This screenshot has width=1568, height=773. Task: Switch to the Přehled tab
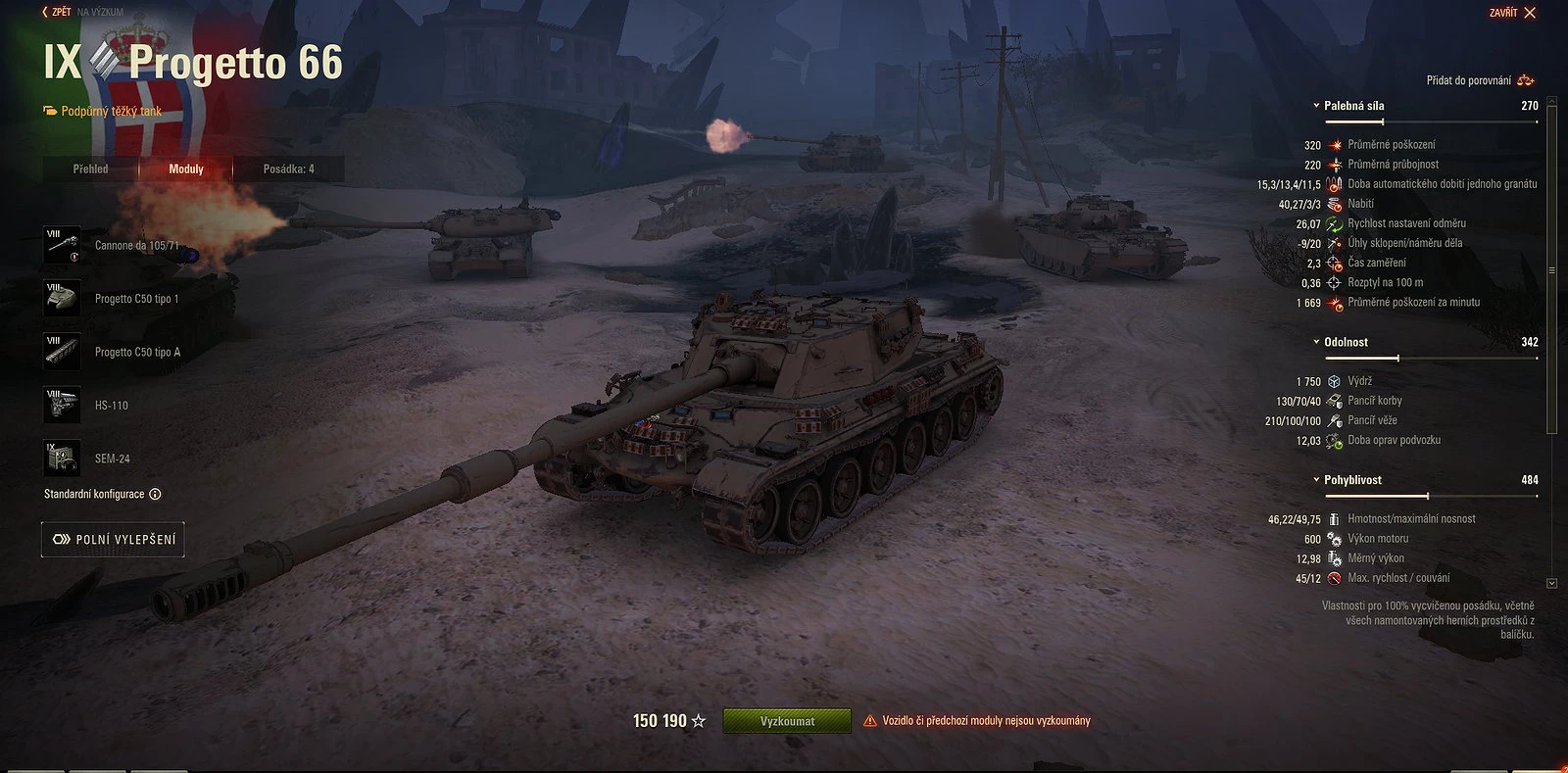90,169
